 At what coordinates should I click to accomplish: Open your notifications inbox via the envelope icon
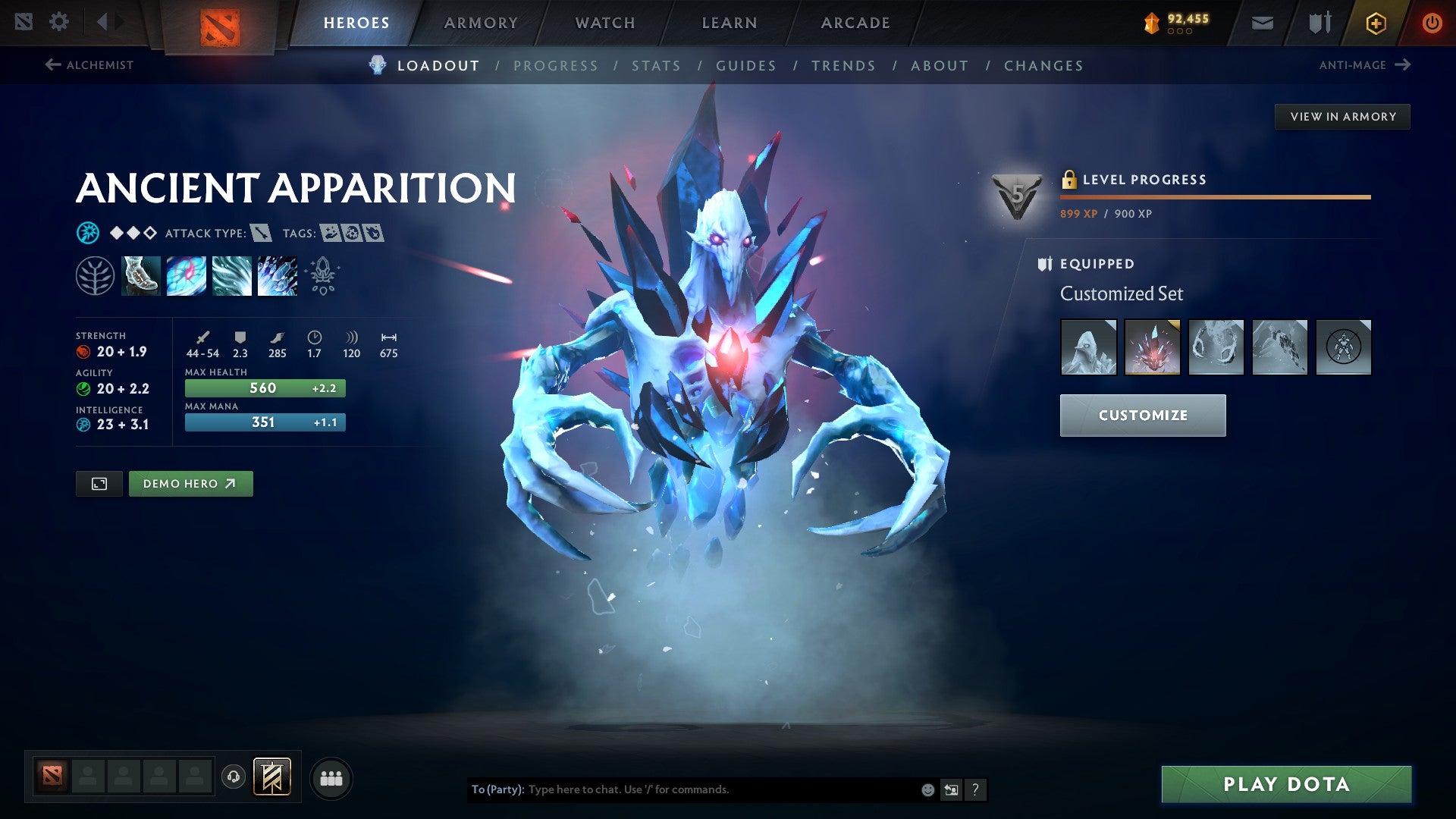coord(1260,22)
